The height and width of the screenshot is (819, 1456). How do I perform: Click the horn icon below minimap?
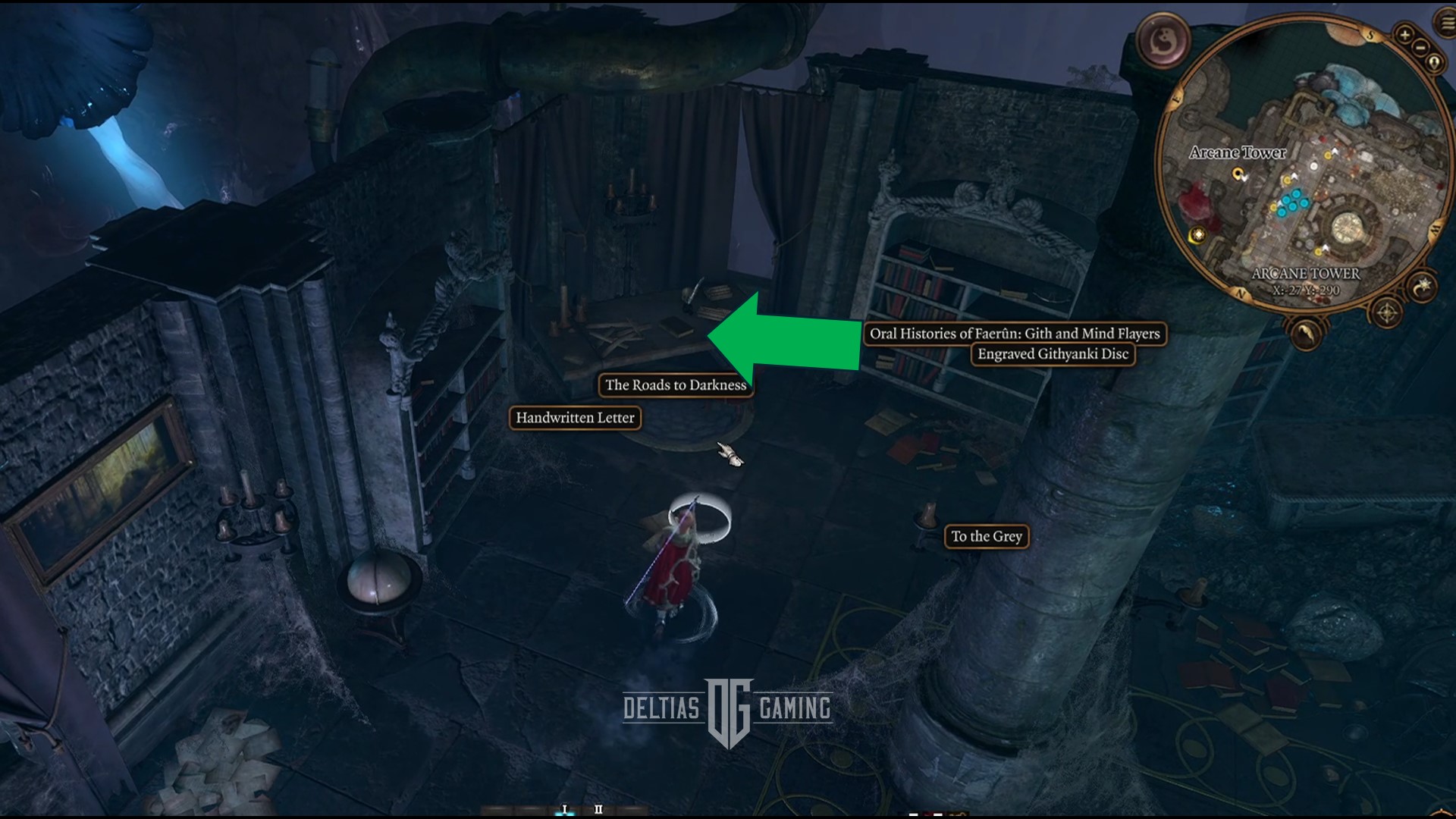click(1306, 333)
